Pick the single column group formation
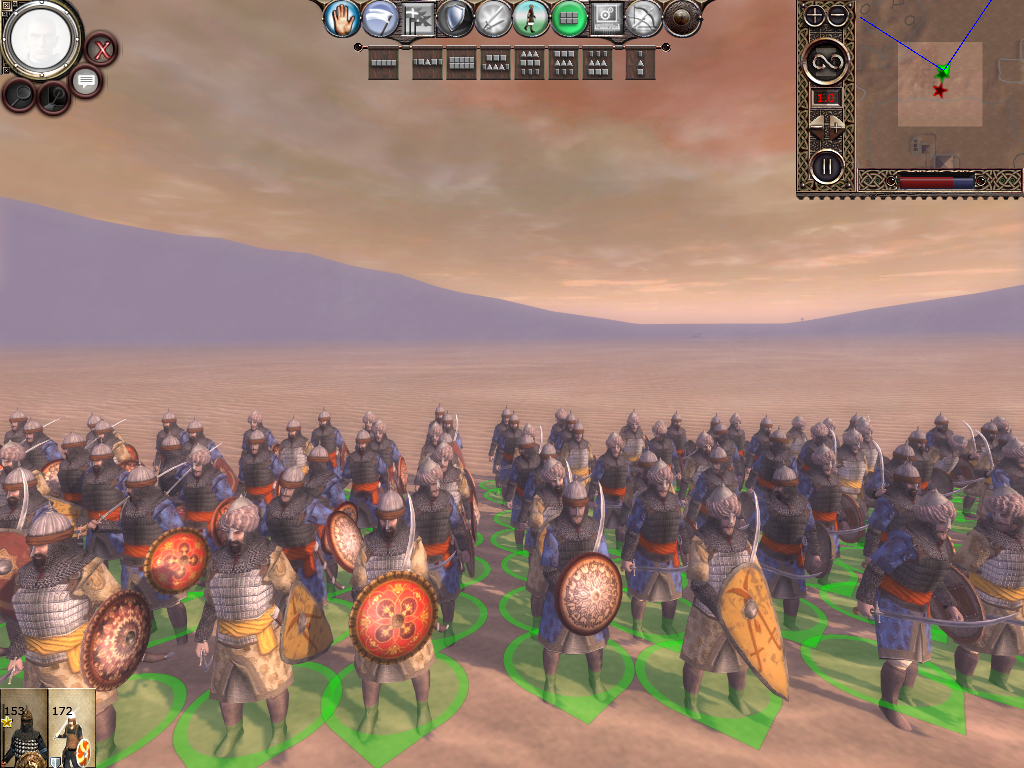This screenshot has height=768, width=1024. 641,64
